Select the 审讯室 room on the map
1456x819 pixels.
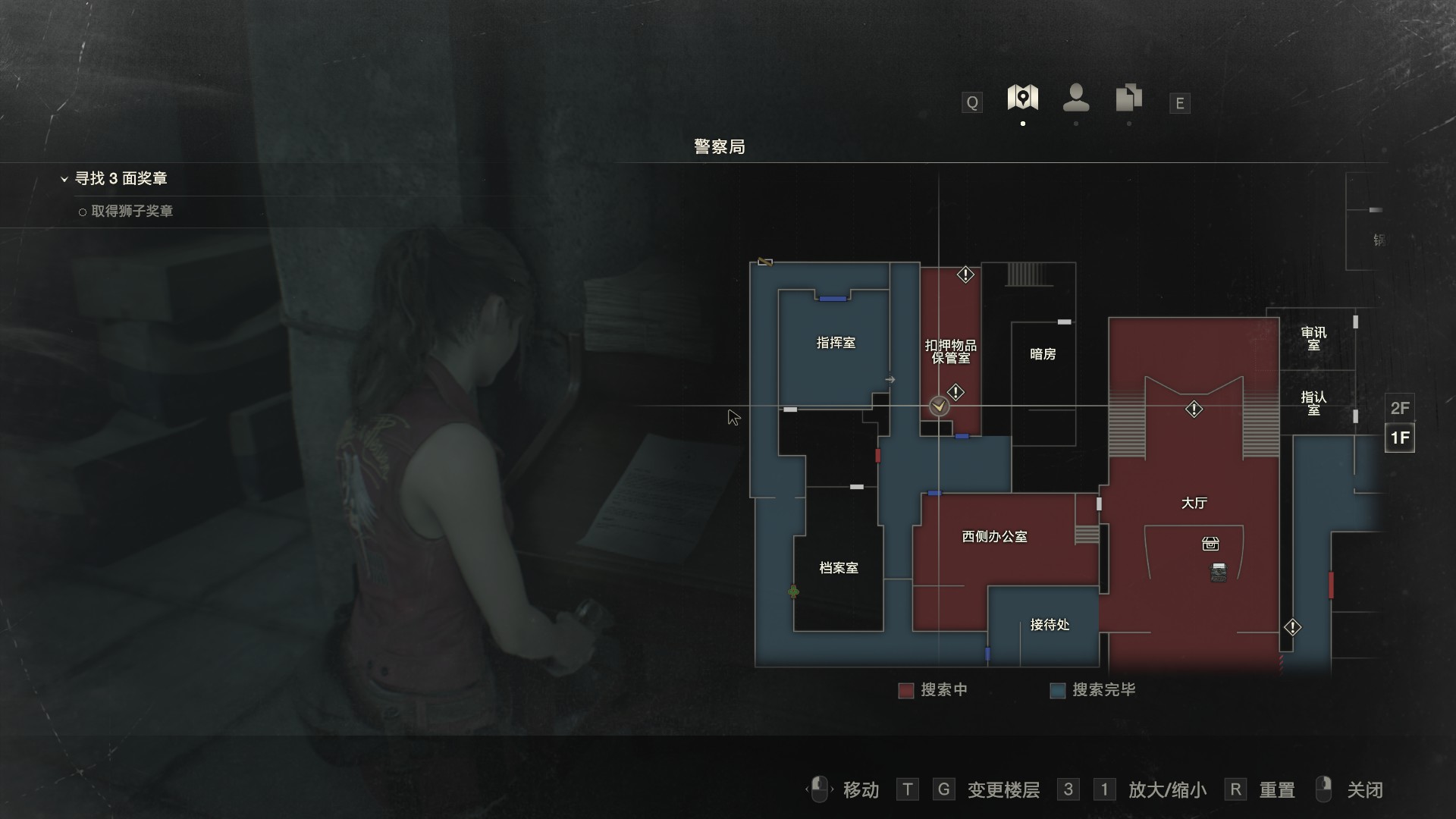[x=1313, y=338]
